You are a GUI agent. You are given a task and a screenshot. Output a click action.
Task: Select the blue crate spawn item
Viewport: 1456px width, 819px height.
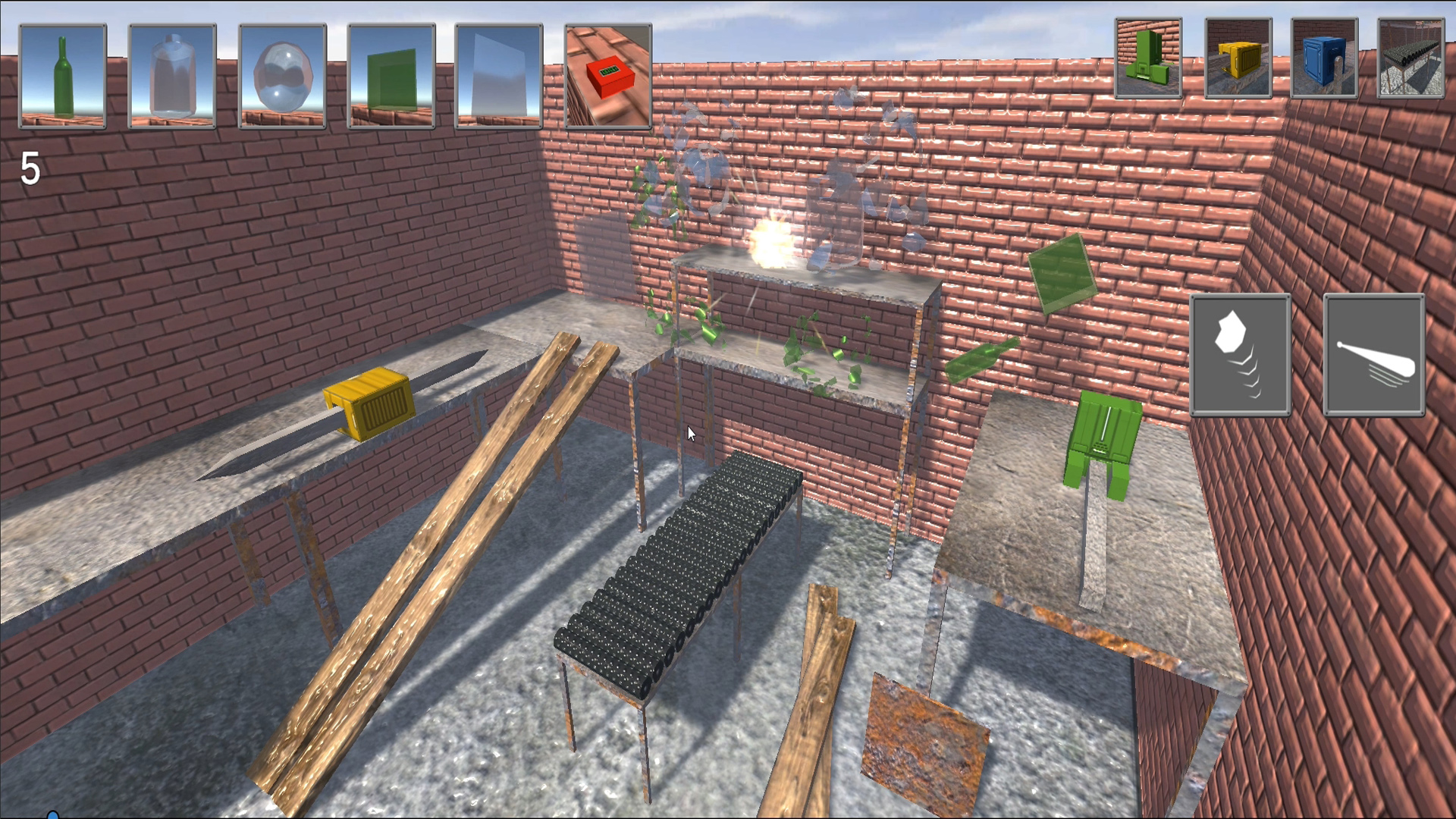point(1324,57)
